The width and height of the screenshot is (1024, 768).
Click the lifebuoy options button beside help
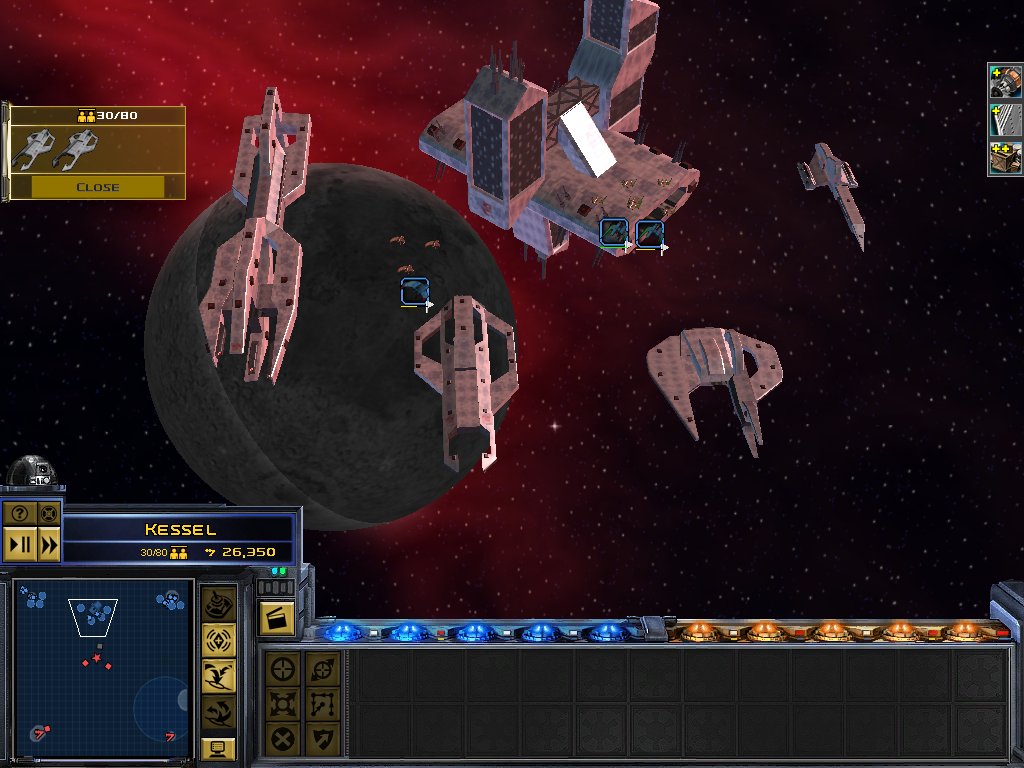pos(48,514)
